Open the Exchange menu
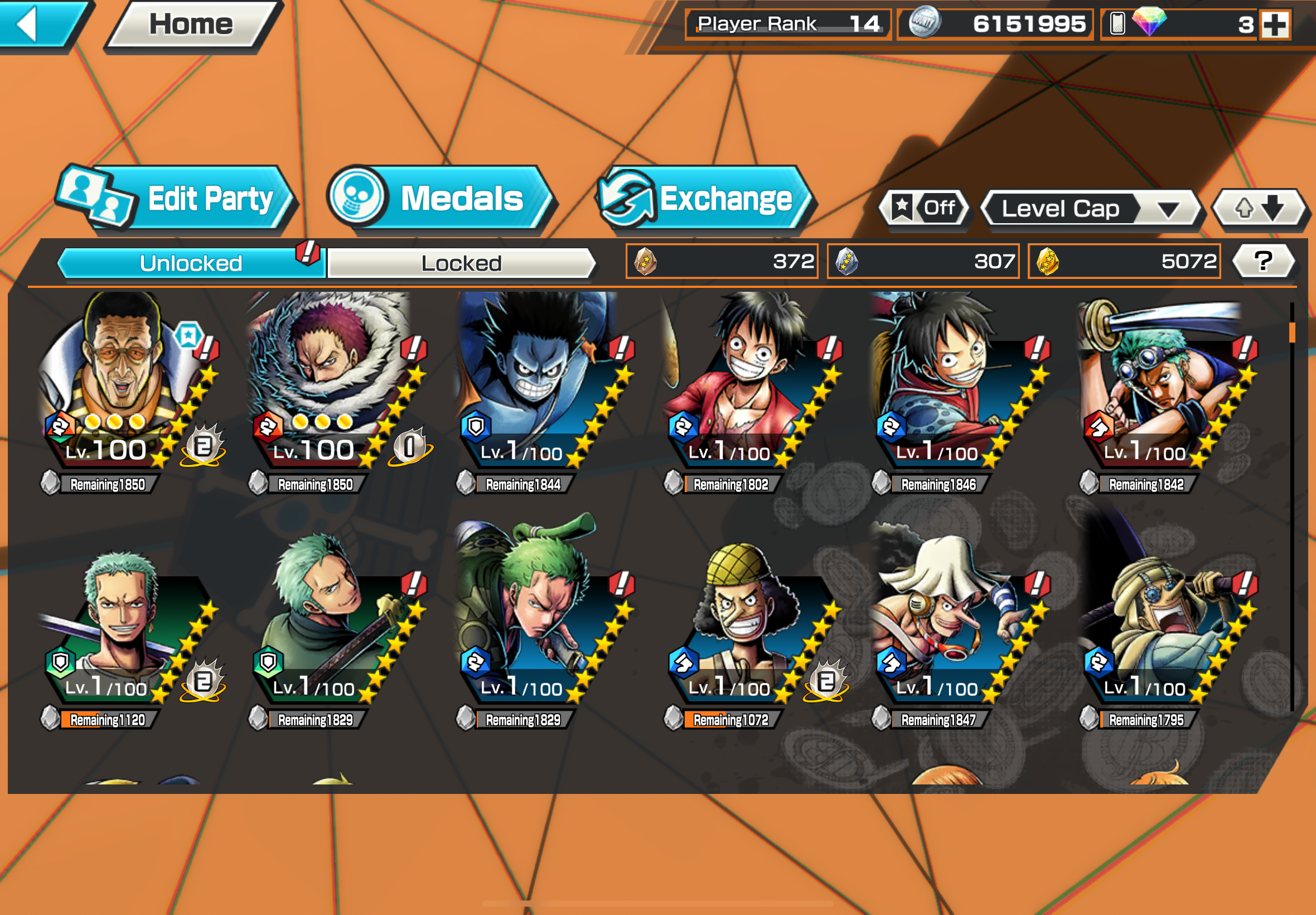 tap(706, 200)
